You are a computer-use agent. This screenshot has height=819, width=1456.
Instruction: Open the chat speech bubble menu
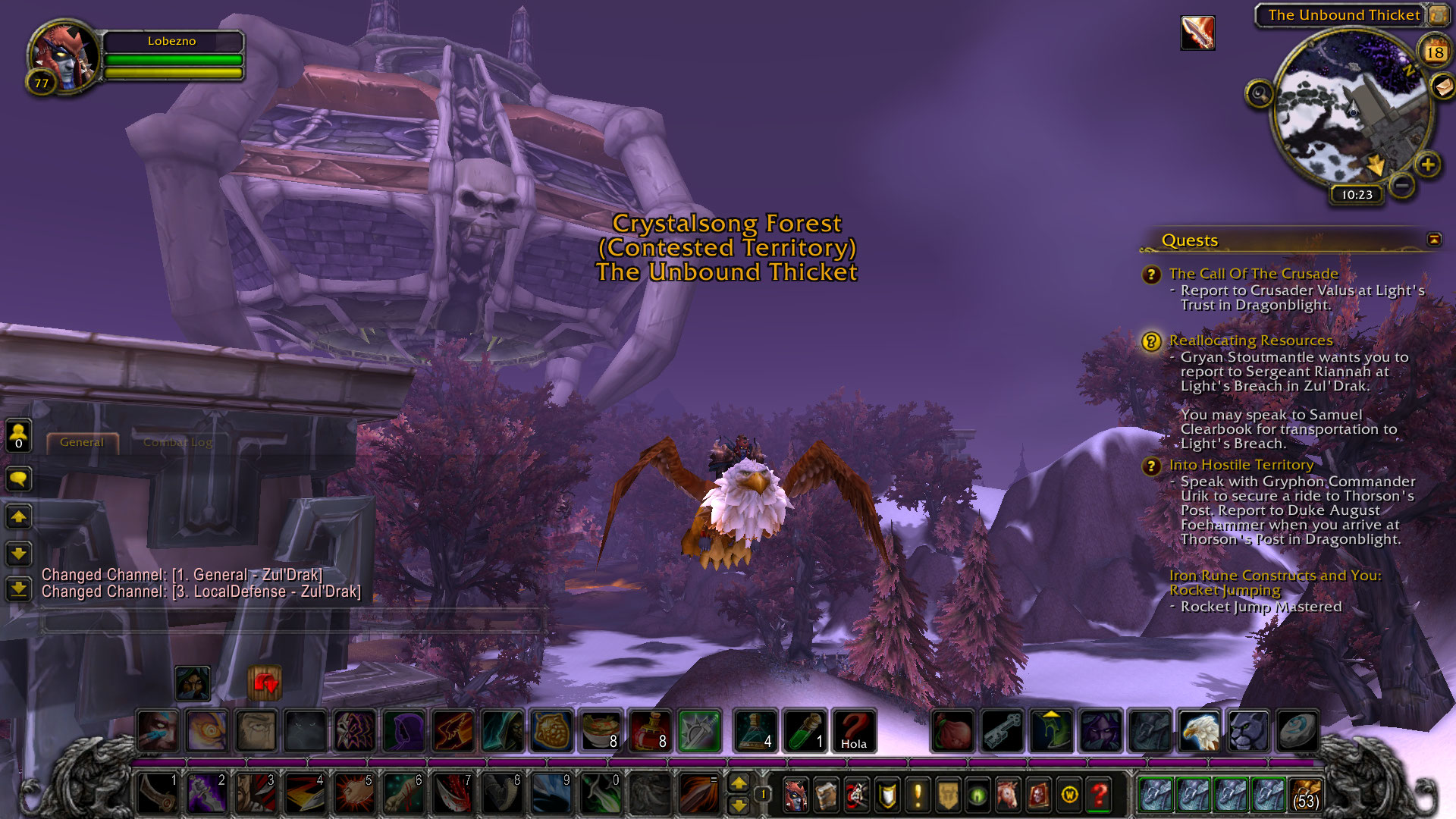coord(18,479)
